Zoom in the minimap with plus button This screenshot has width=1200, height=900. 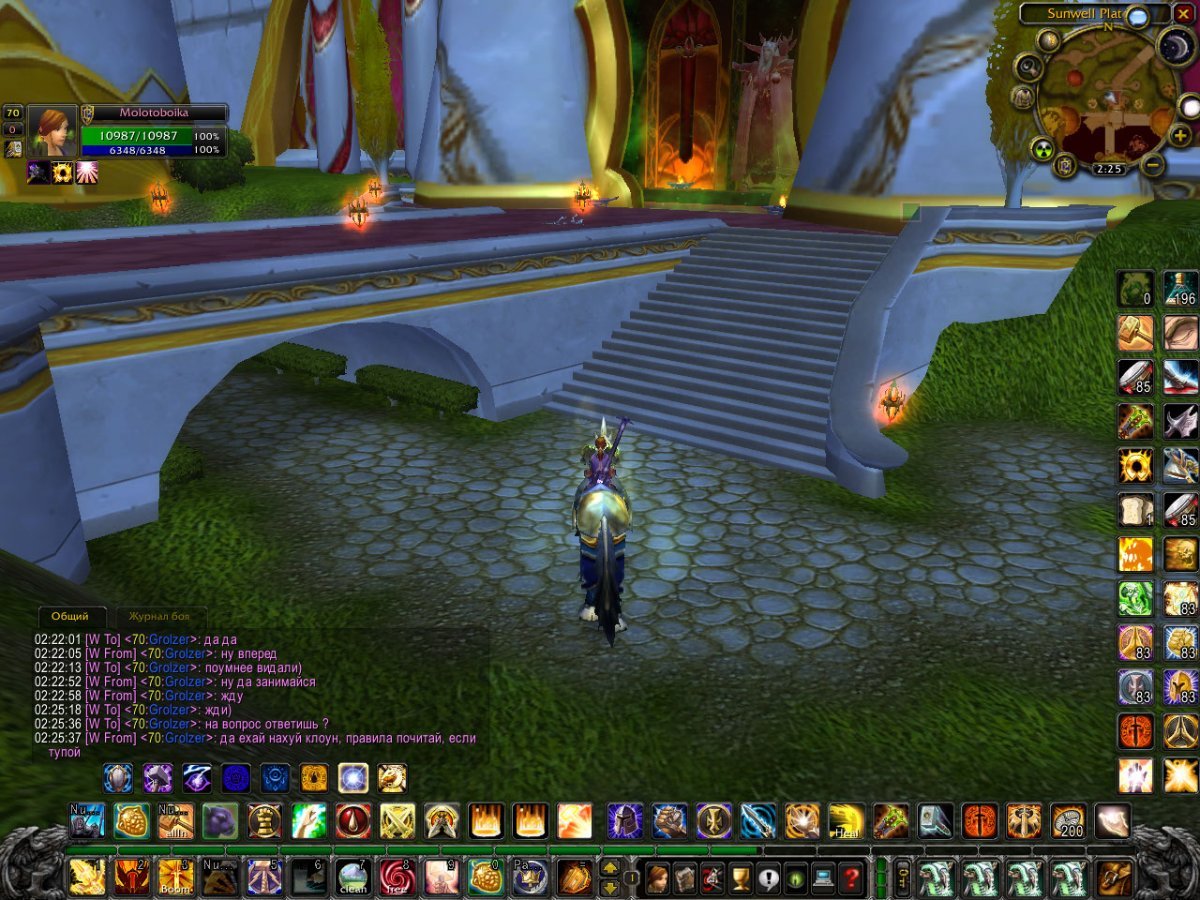coord(1179,136)
